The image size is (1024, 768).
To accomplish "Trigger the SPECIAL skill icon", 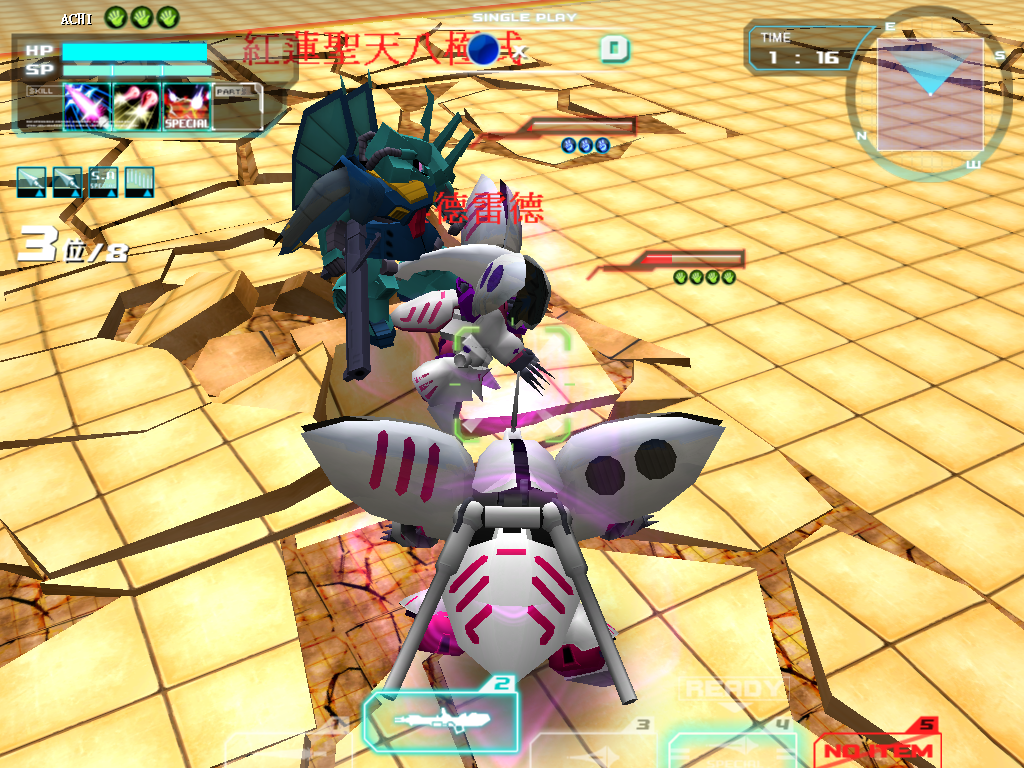I will (187, 107).
